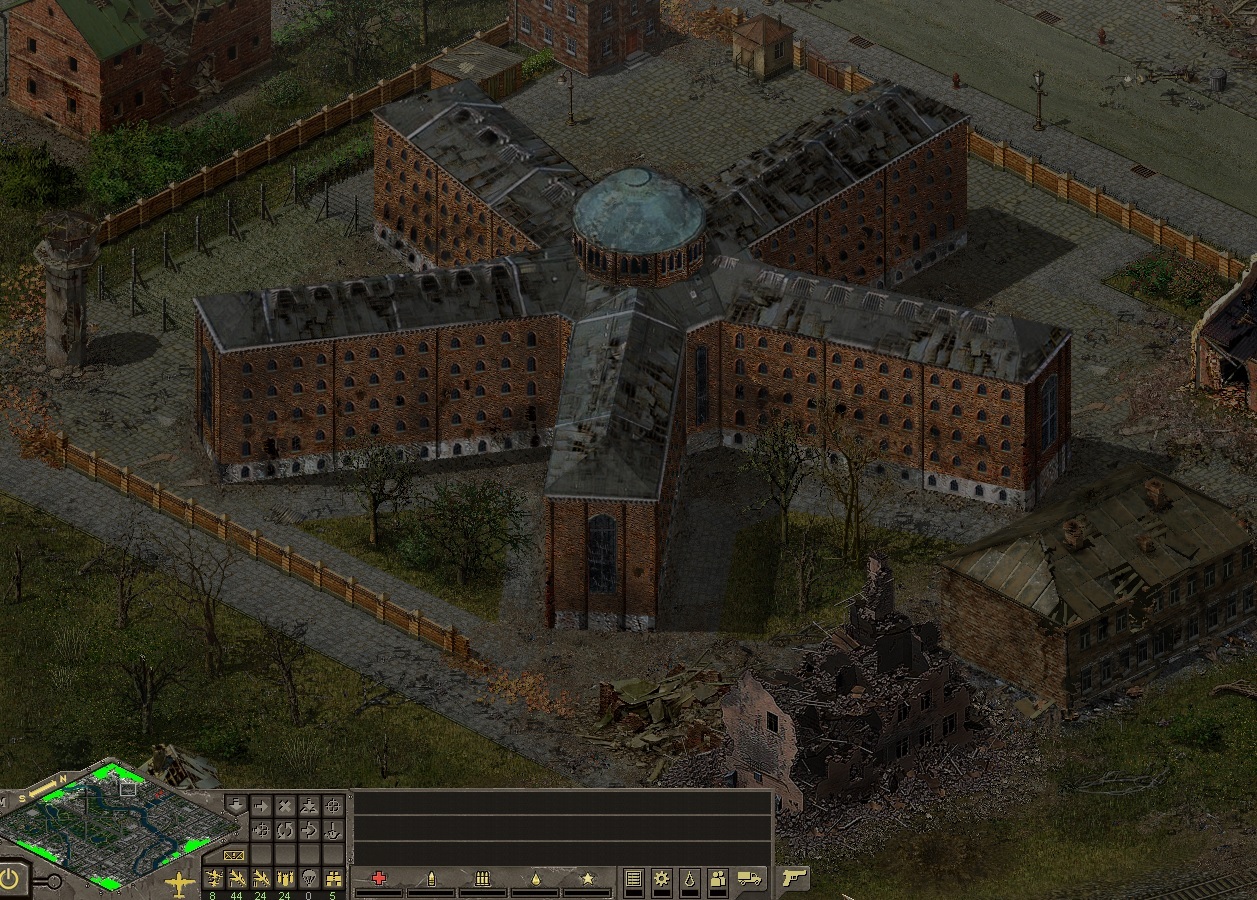Choose the scout plane icon with count 8
This screenshot has width=1257, height=900.
(x=213, y=878)
